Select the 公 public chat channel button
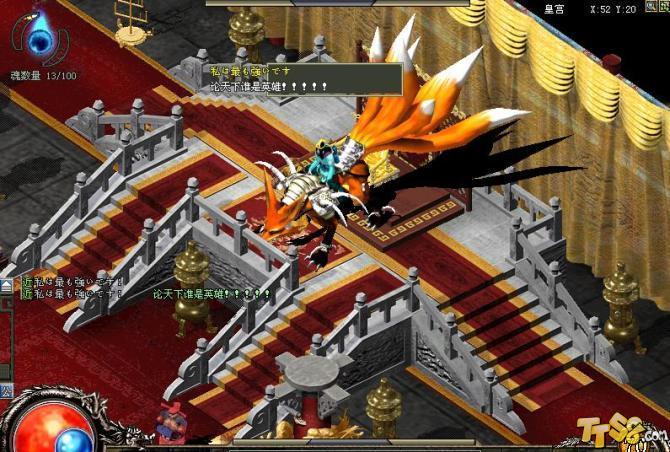670x452 pixels. [x=5, y=387]
